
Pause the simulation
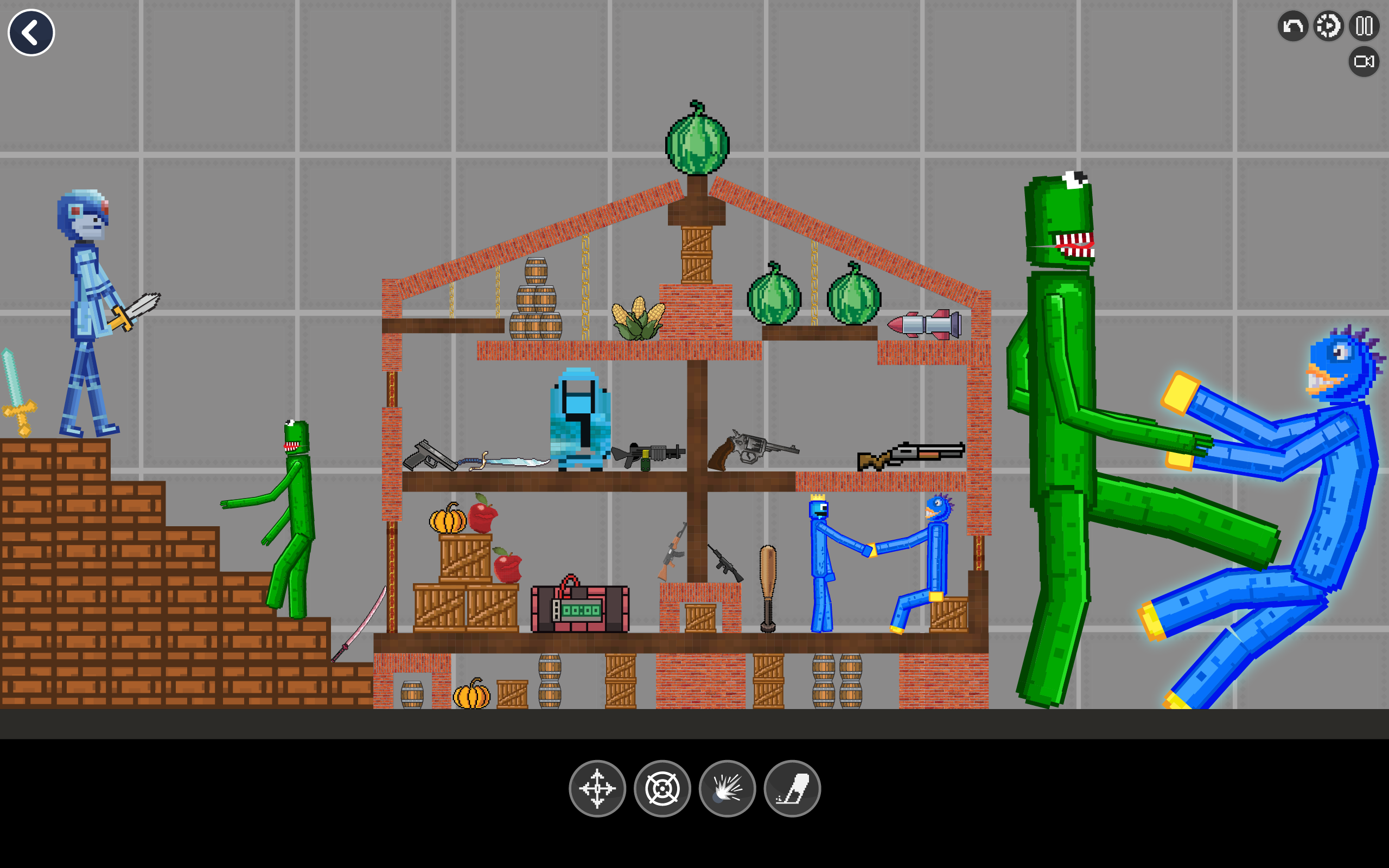(1363, 26)
